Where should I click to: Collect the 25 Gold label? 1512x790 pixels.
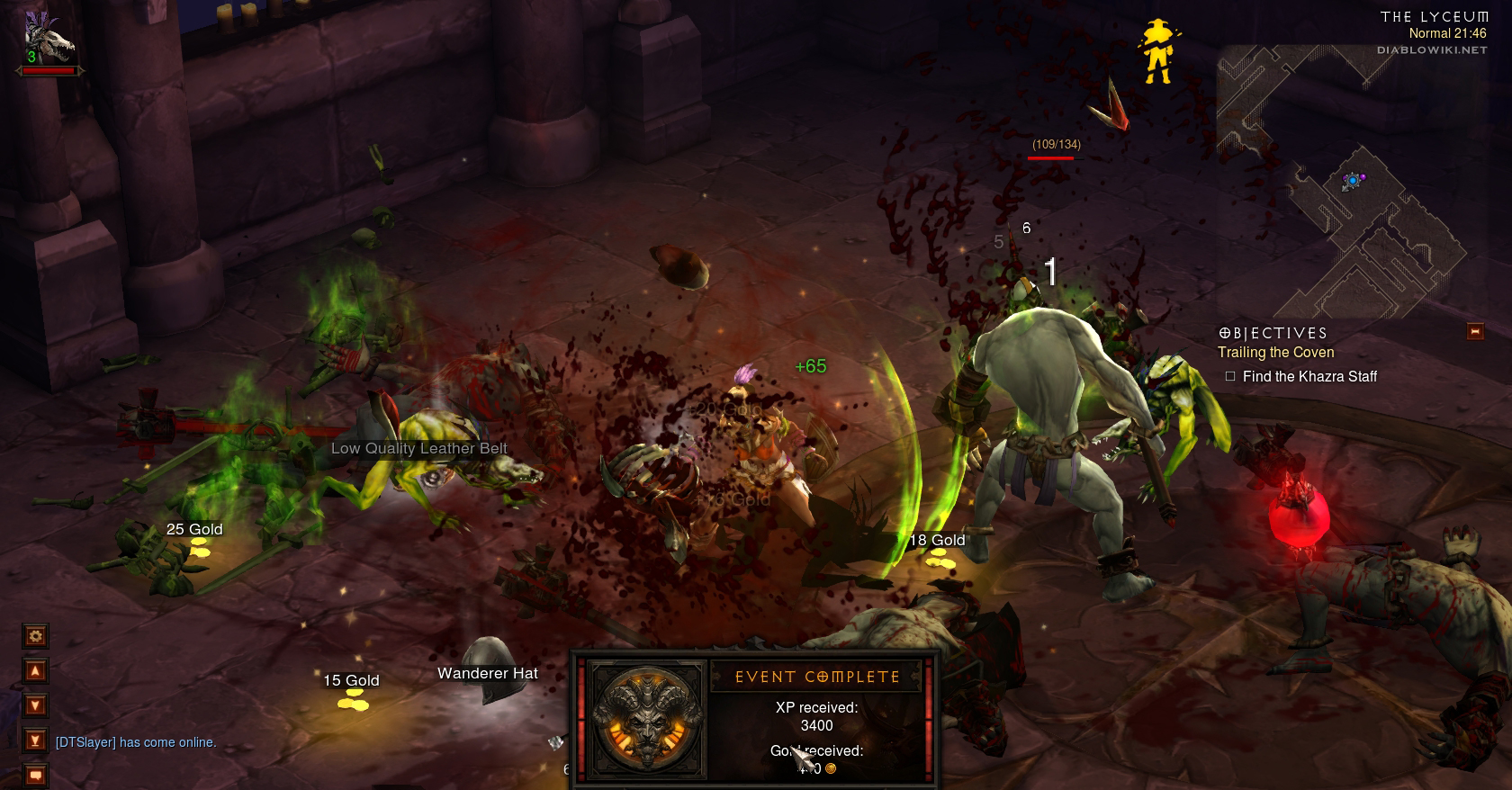click(194, 529)
